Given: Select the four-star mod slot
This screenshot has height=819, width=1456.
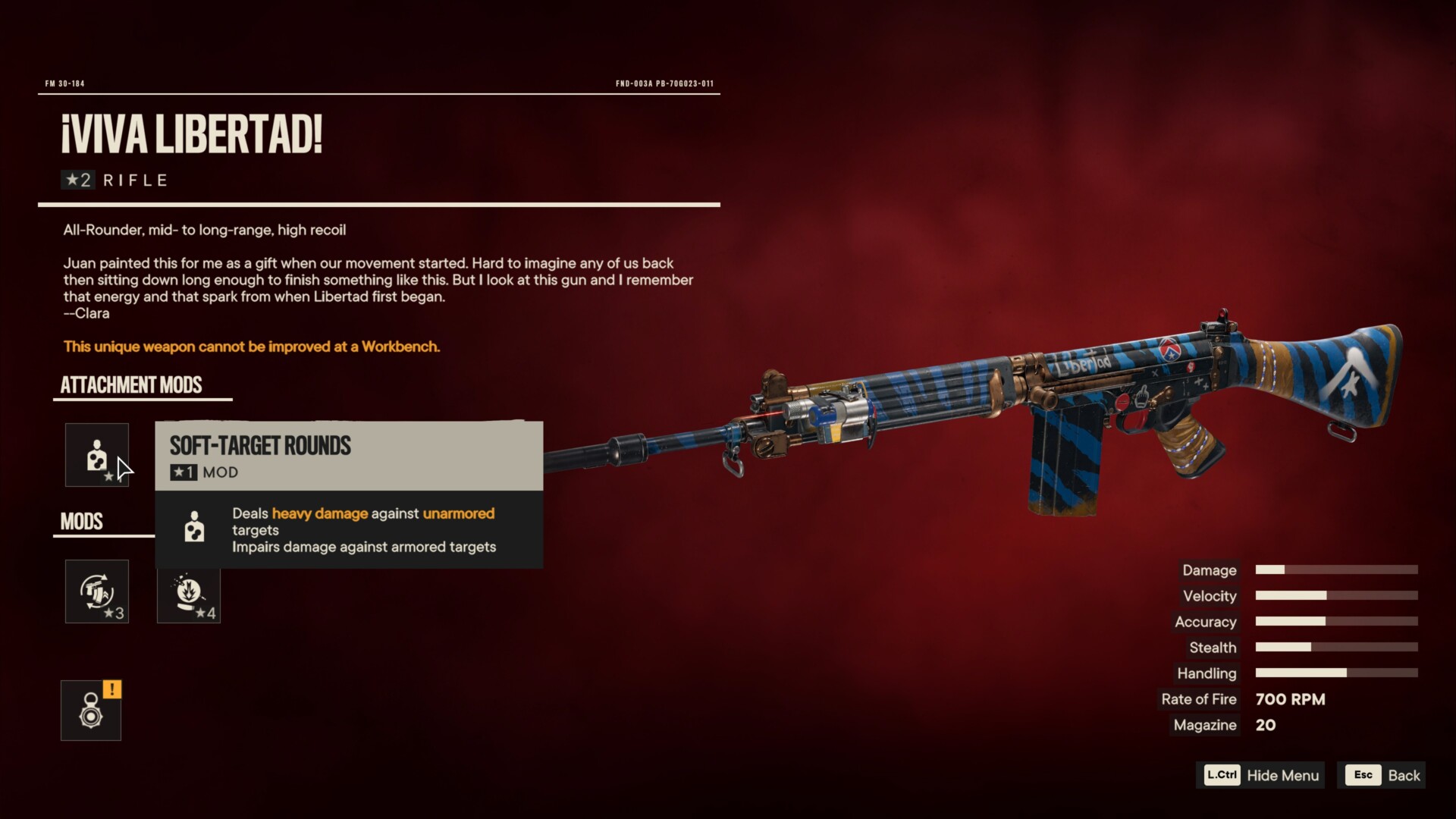Looking at the screenshot, I should [x=188, y=591].
